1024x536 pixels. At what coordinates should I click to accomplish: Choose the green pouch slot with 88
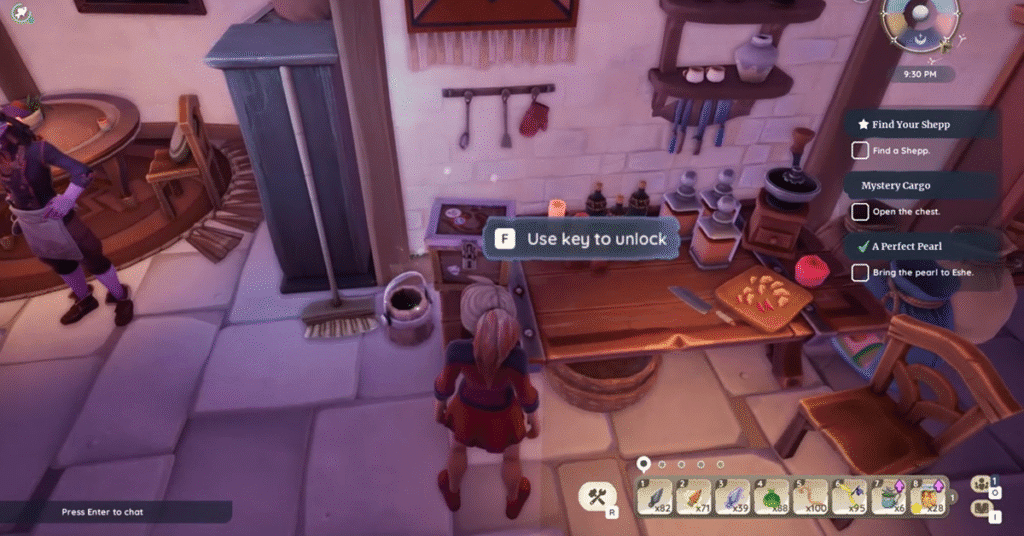[774, 496]
